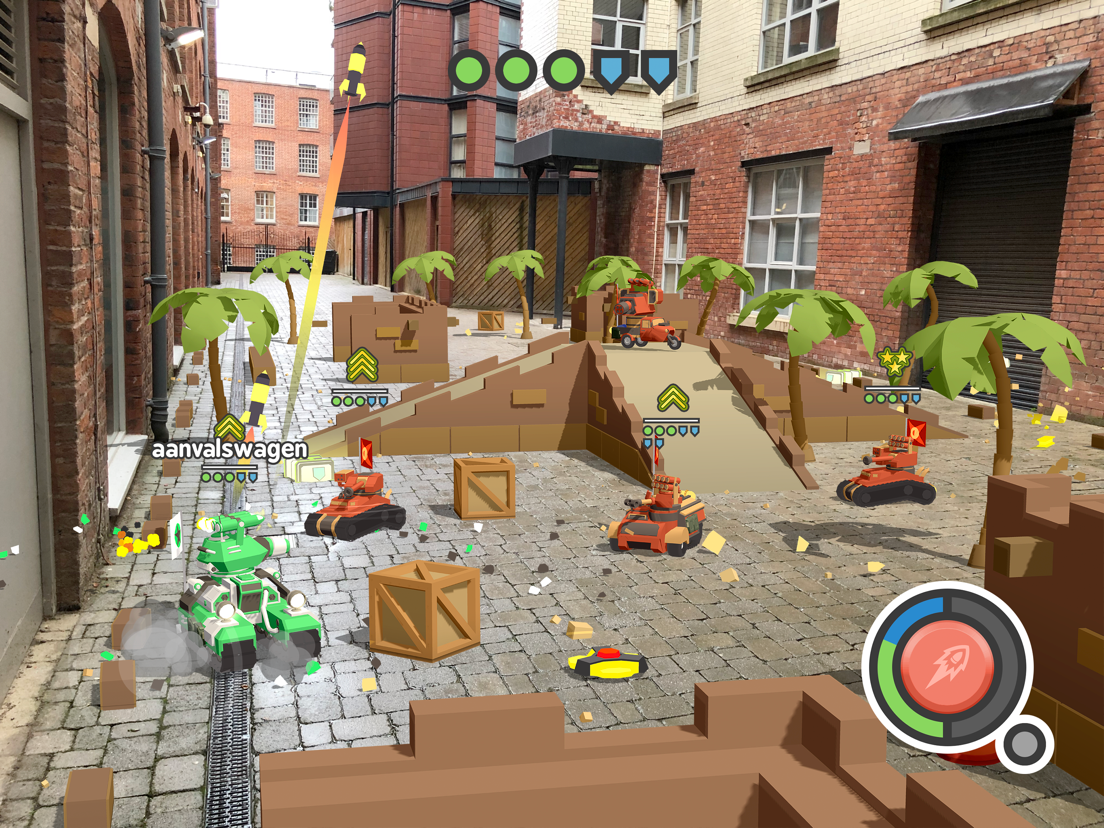Tap the small grey circle button

(1023, 744)
